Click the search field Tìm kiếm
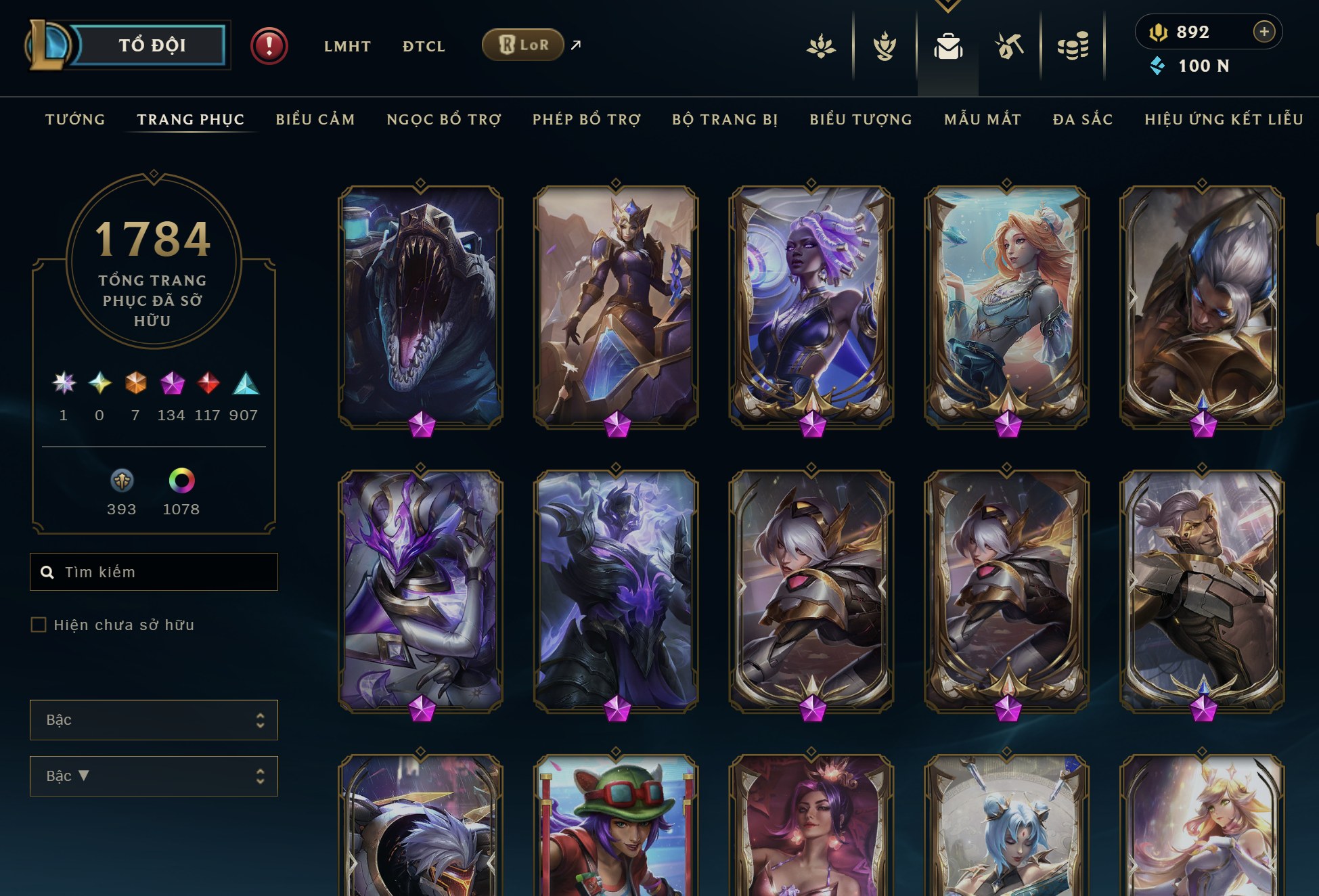This screenshot has height=896, width=1319. pyautogui.click(x=154, y=572)
